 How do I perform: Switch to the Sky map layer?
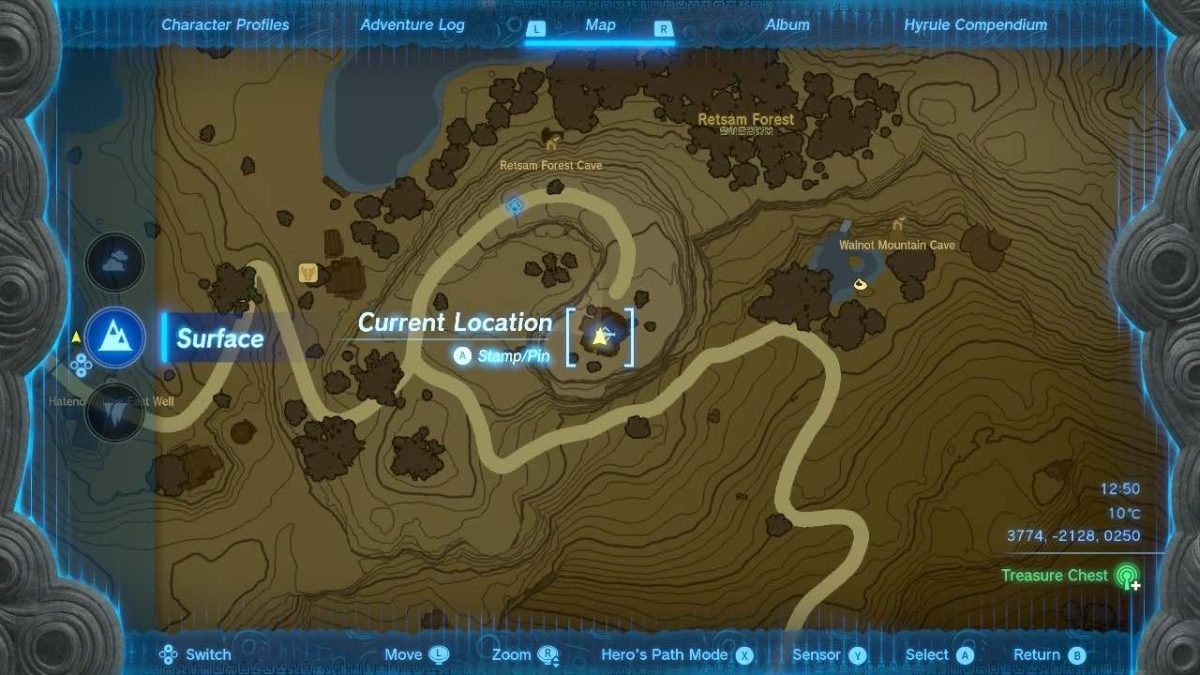[x=115, y=262]
